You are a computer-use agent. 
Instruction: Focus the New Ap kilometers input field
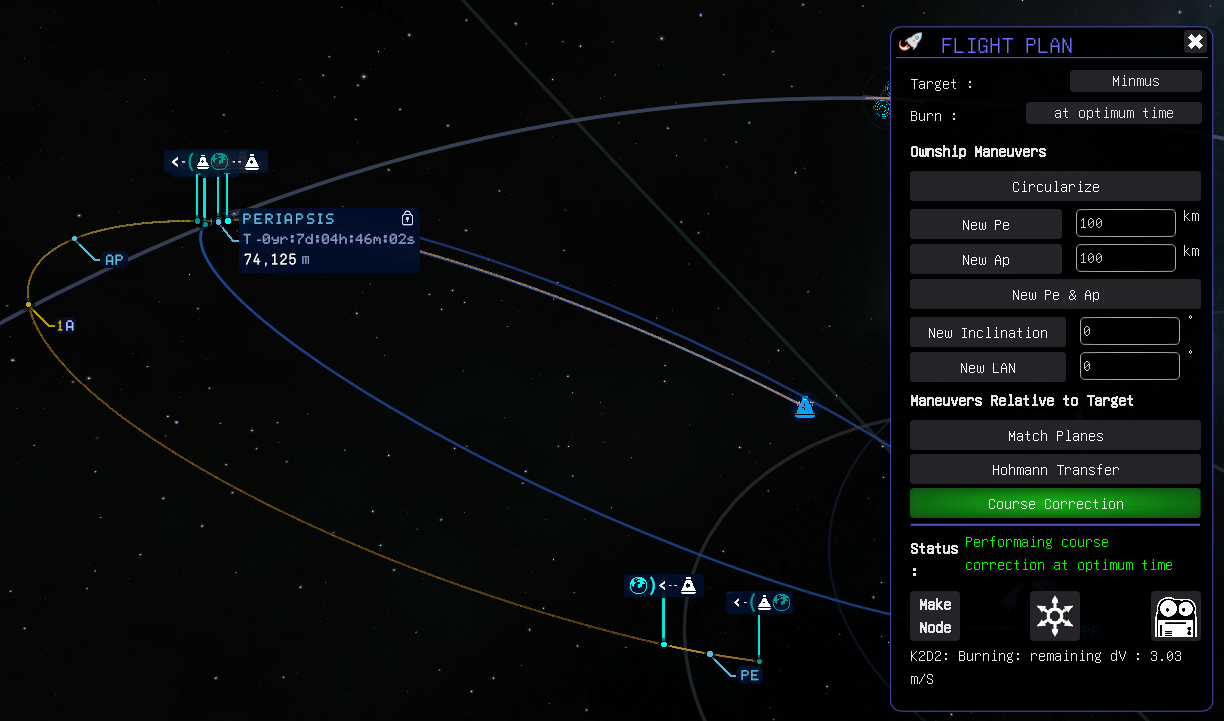pyautogui.click(x=1125, y=258)
